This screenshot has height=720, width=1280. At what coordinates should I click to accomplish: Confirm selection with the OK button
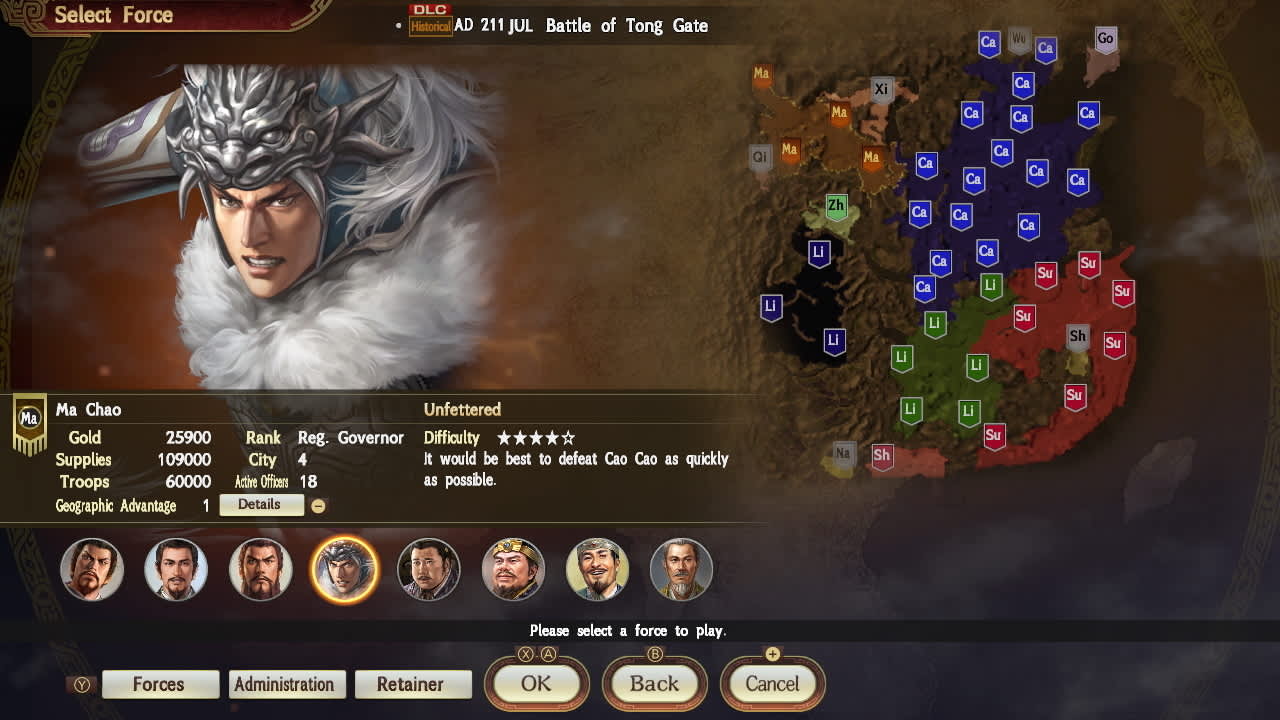click(536, 684)
